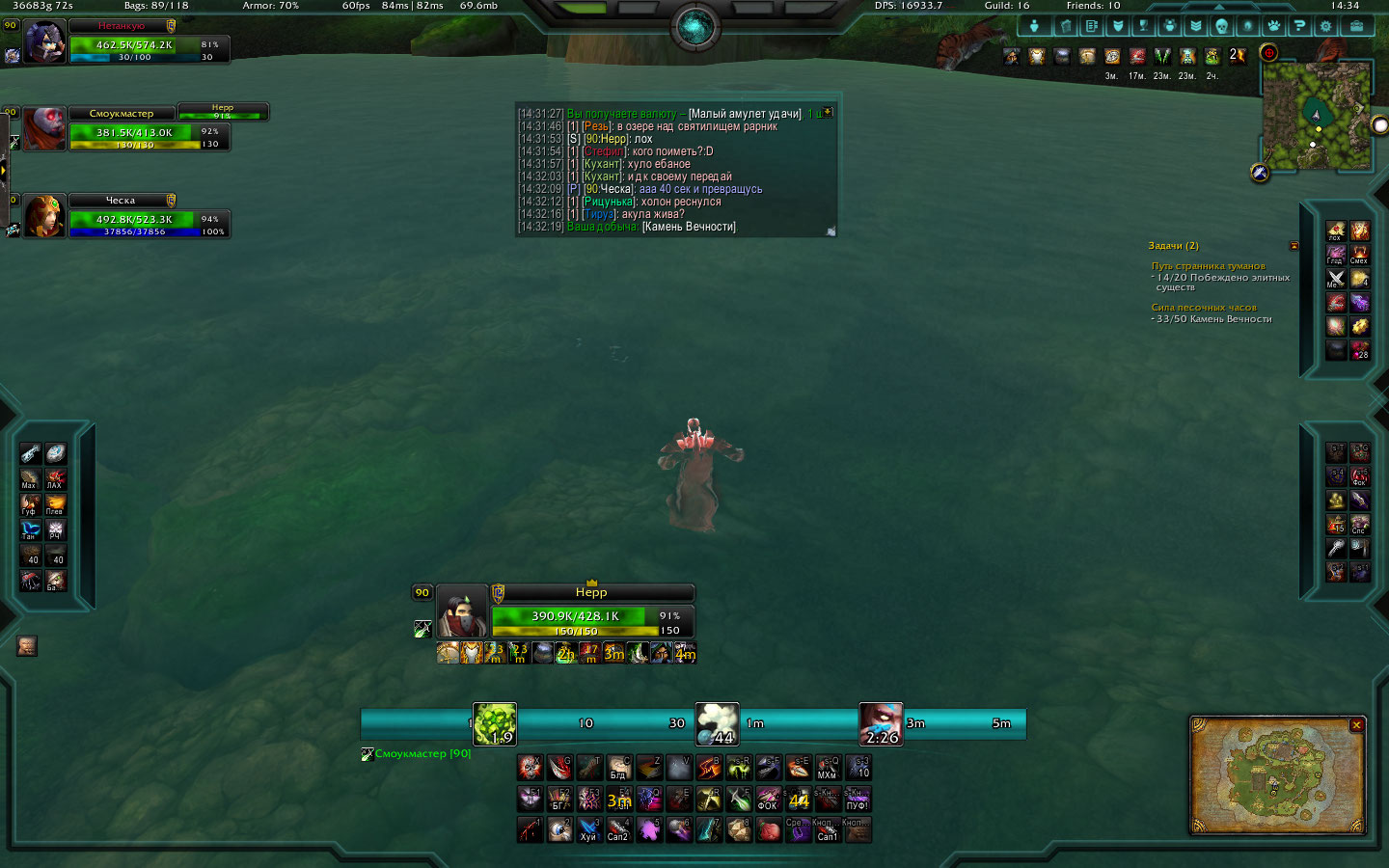Viewport: 1389px width, 868px height.
Task: Click the minimap
Action: pyautogui.click(x=1316, y=116)
